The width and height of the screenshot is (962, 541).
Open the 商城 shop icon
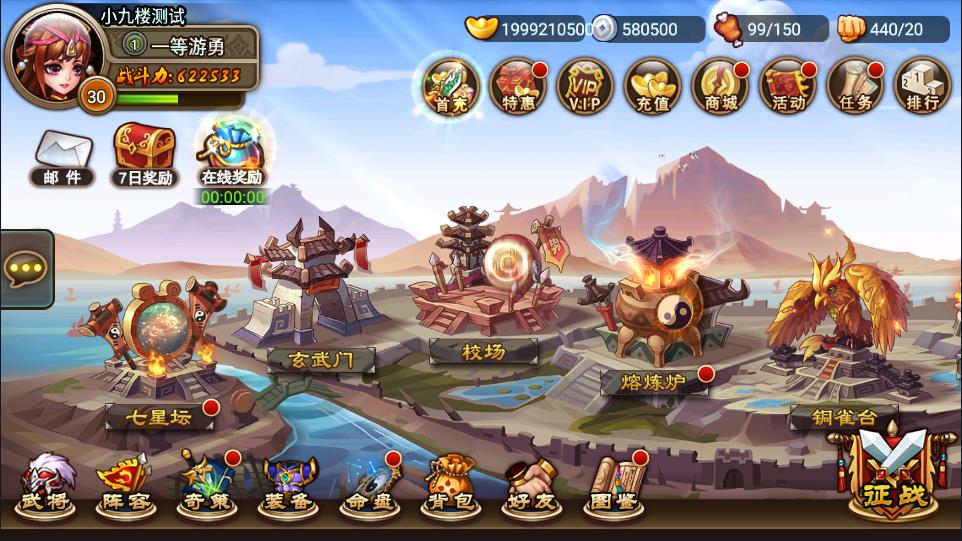(x=720, y=85)
